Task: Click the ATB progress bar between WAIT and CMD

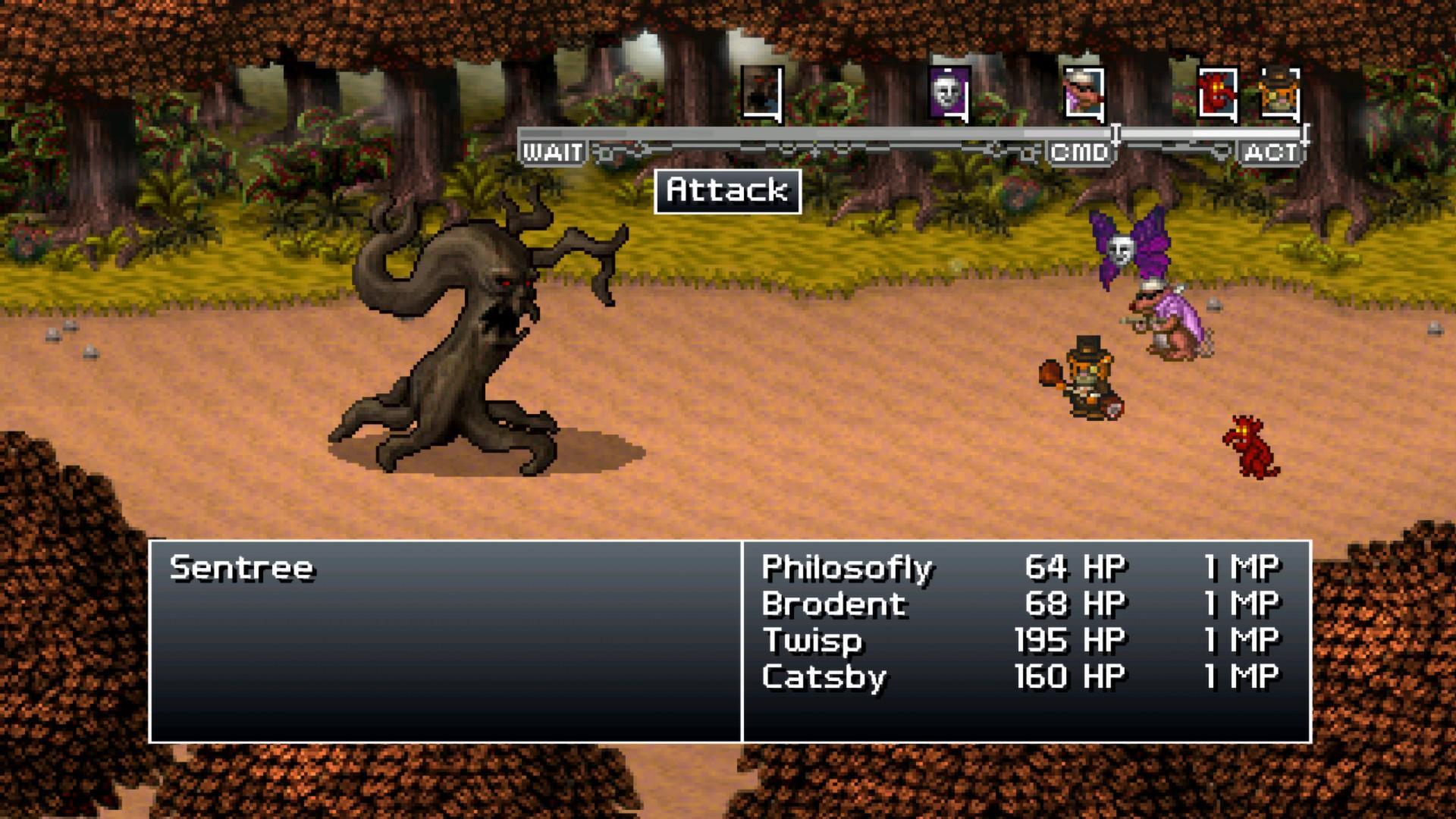Action: click(819, 133)
